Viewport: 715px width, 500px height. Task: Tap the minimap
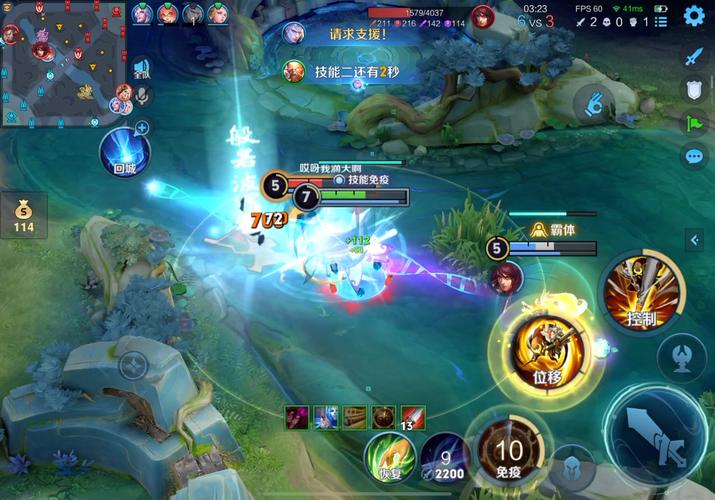click(65, 62)
